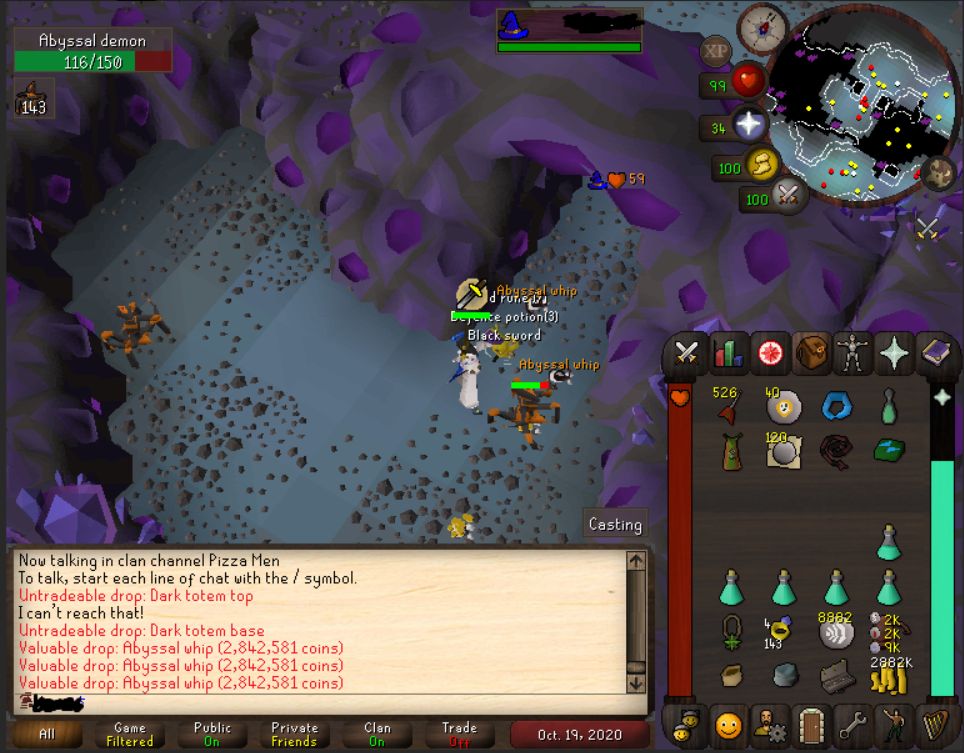964x753 pixels.
Task: Toggle the XP drops button
Action: [715, 50]
